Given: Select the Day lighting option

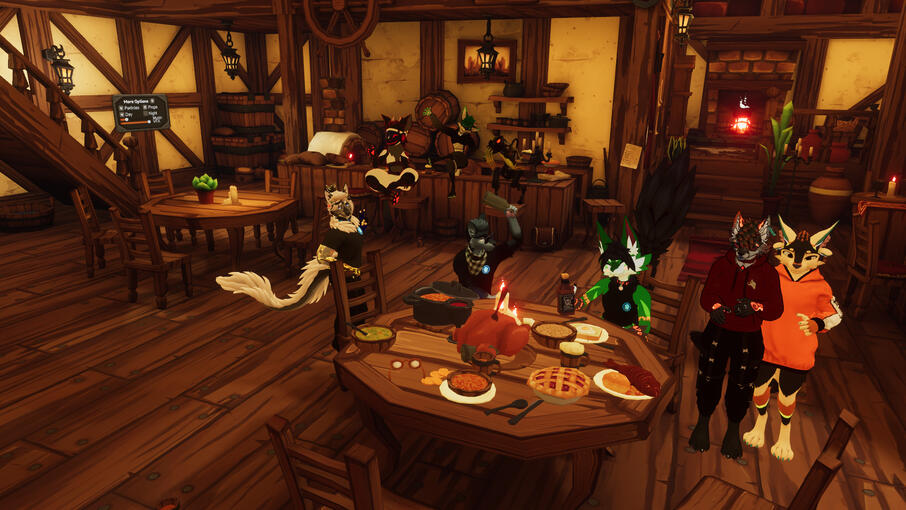Looking at the screenshot, I should click(x=121, y=114).
